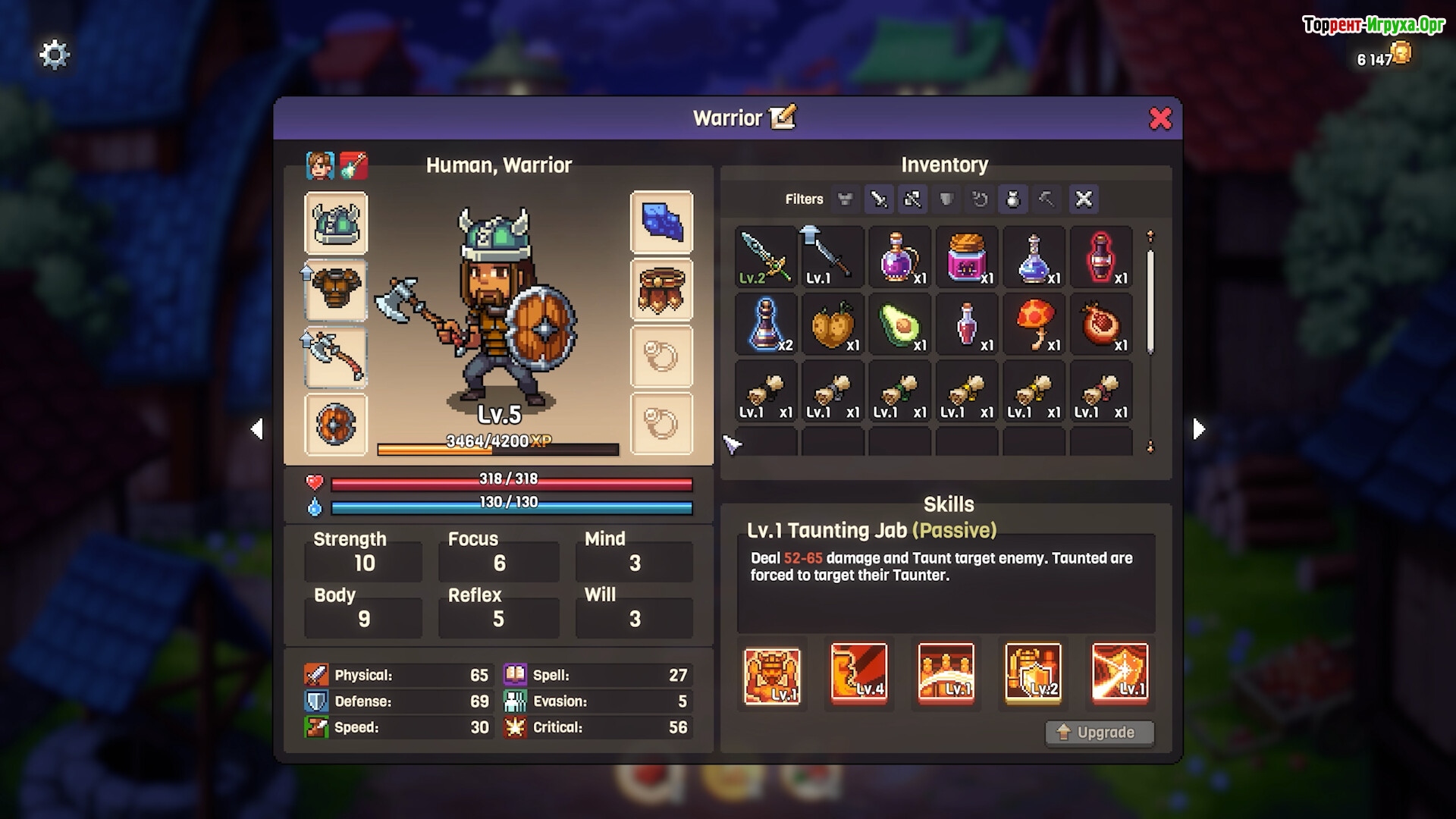Select the Lv.4 skill icon

coord(859,672)
